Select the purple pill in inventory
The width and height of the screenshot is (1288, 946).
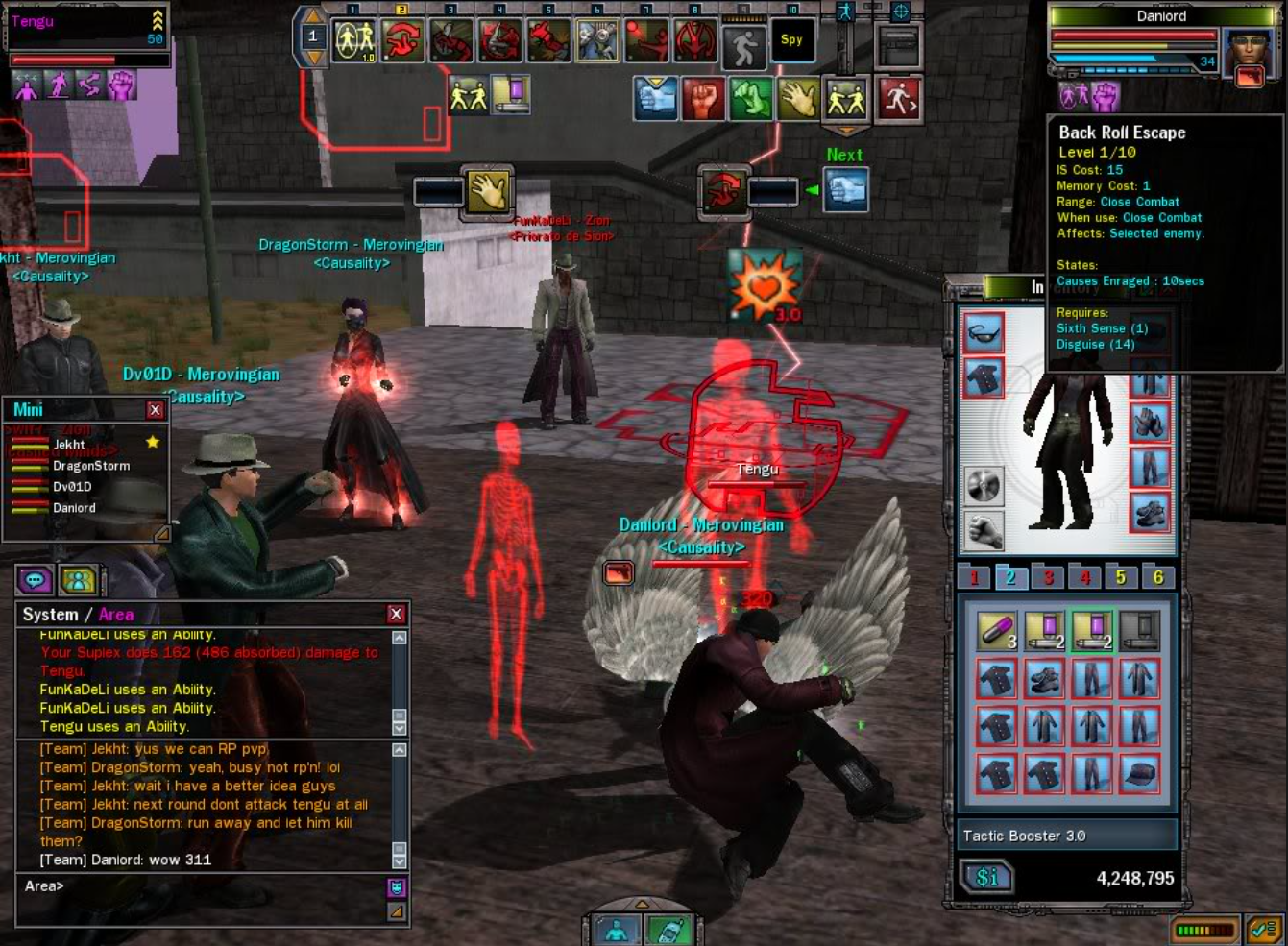pyautogui.click(x=996, y=631)
